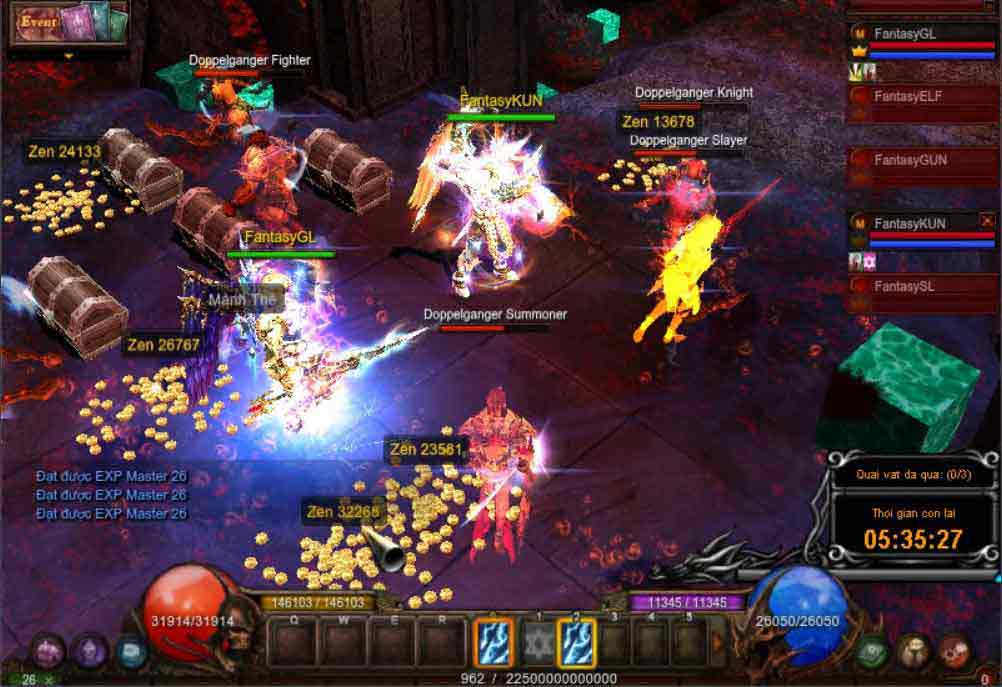Use the hexagram skill in slot 1
The width and height of the screenshot is (1002, 687).
[x=538, y=643]
